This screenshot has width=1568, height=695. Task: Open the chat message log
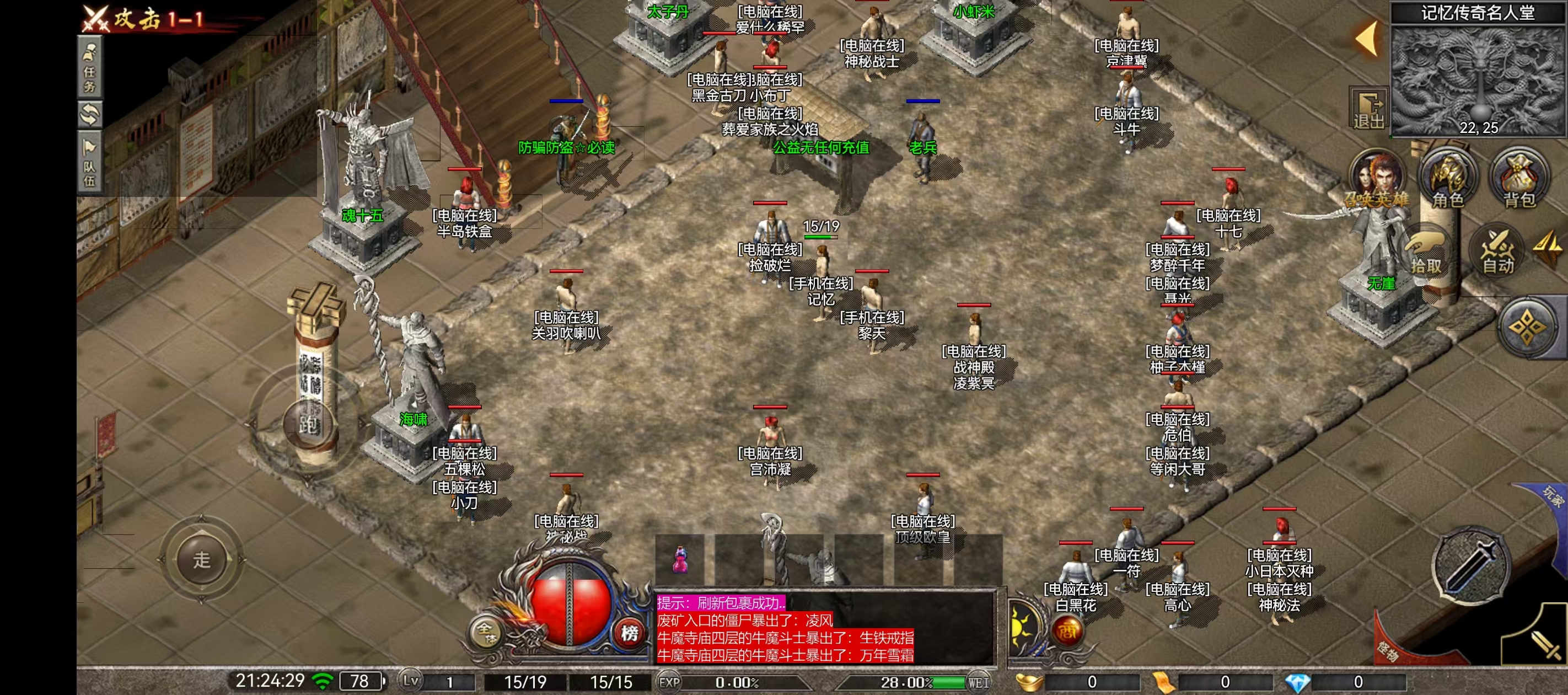point(825,629)
